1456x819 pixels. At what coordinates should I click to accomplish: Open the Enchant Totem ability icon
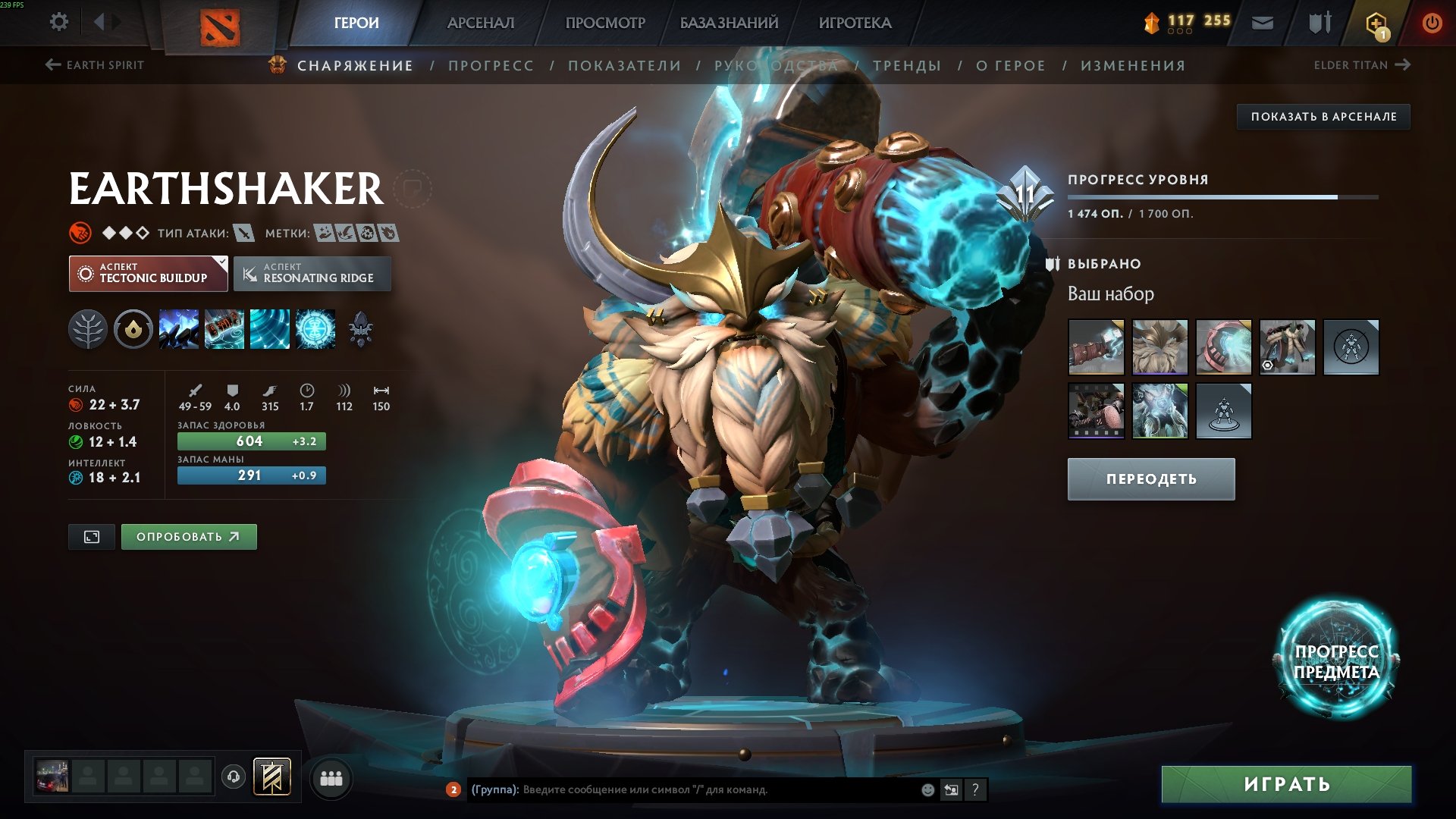point(223,328)
